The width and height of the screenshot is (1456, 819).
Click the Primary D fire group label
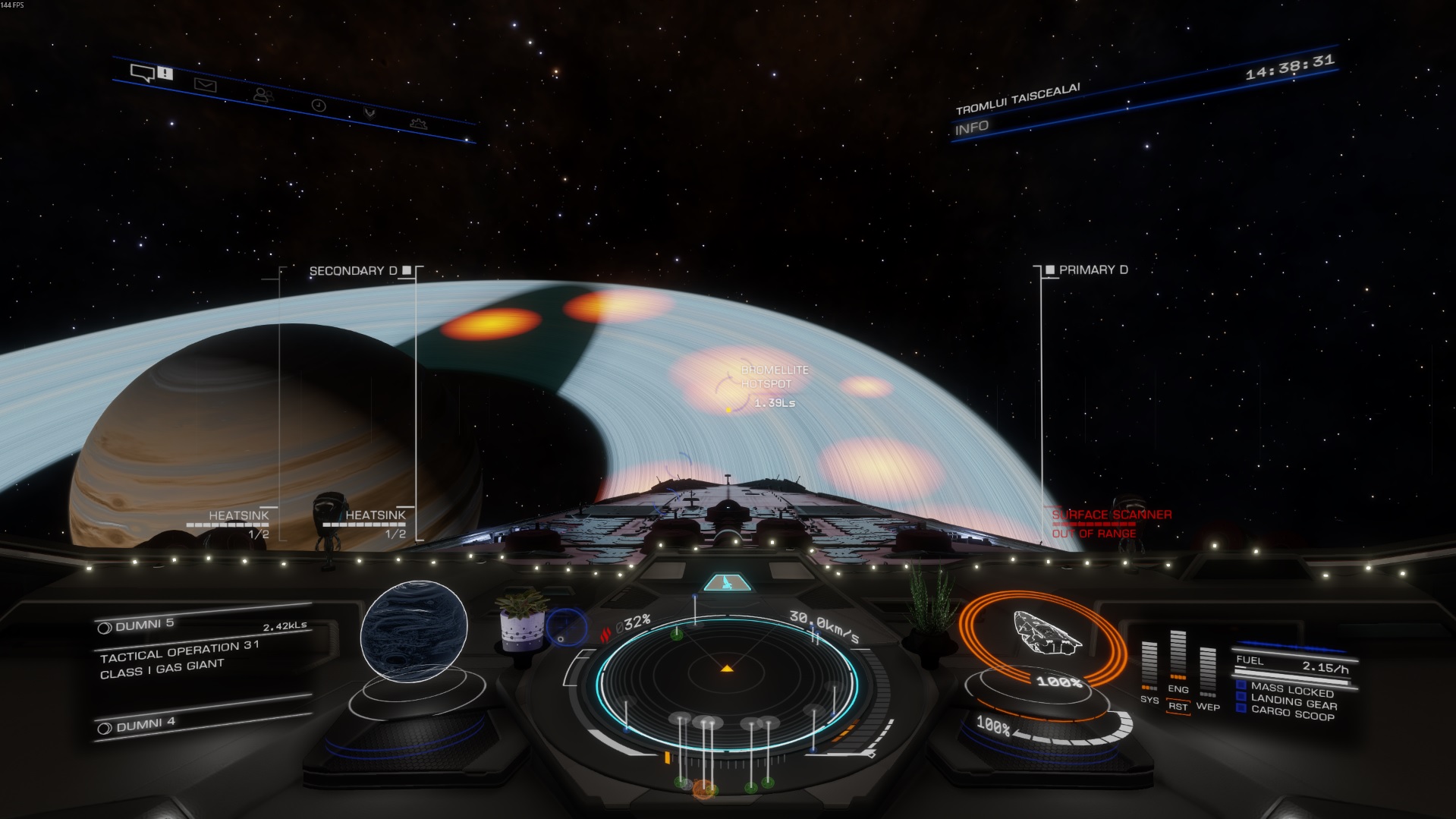[1093, 269]
